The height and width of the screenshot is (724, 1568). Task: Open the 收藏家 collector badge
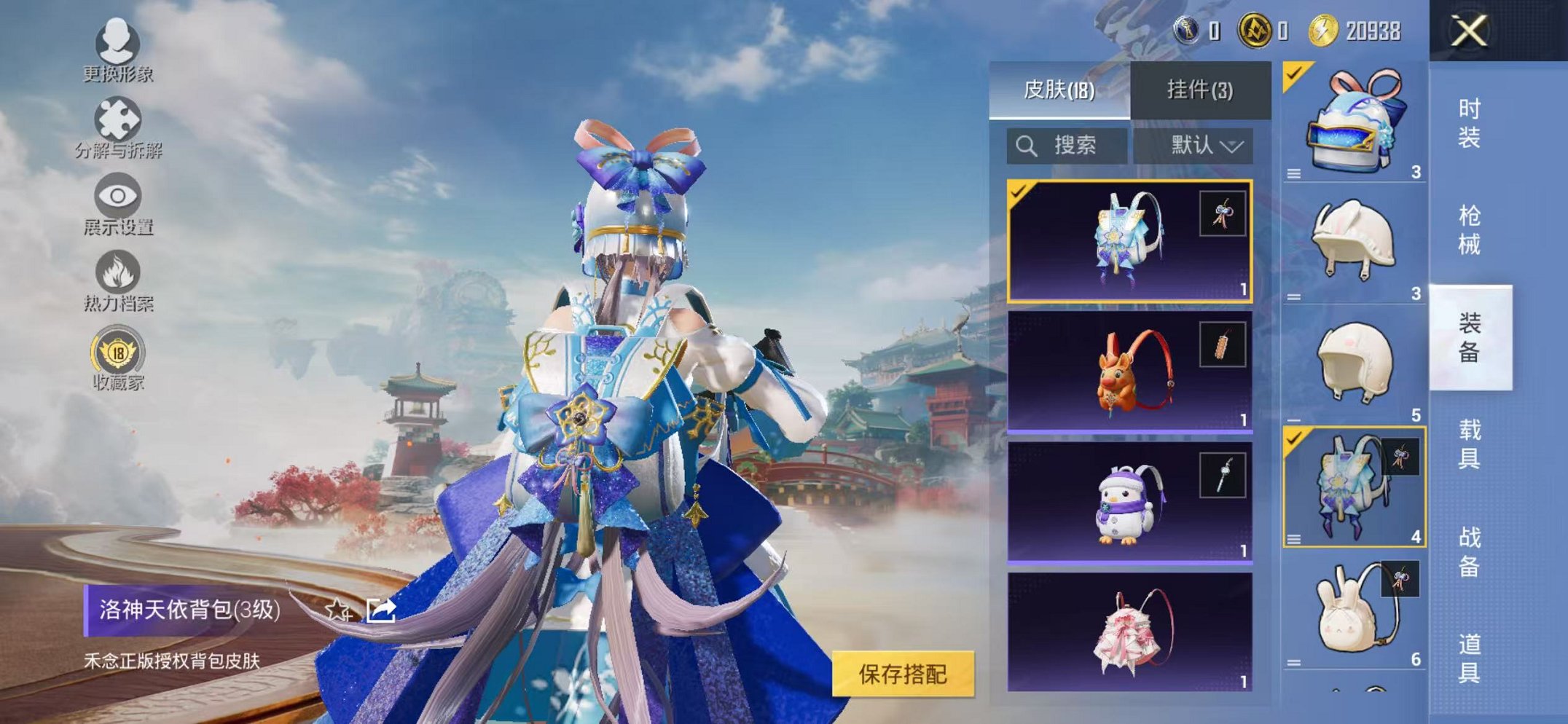117,356
